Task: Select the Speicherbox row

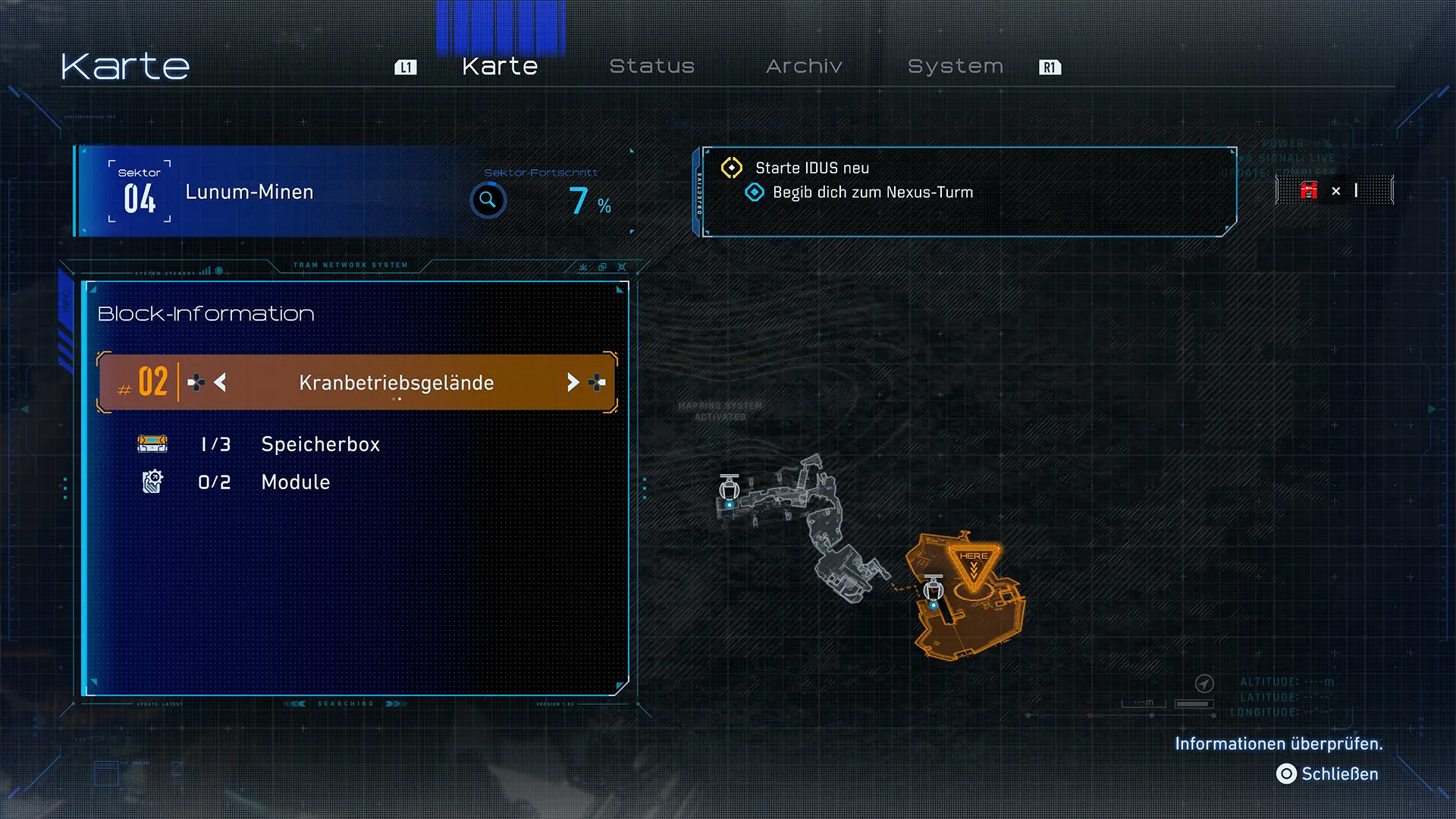Action: [x=320, y=444]
